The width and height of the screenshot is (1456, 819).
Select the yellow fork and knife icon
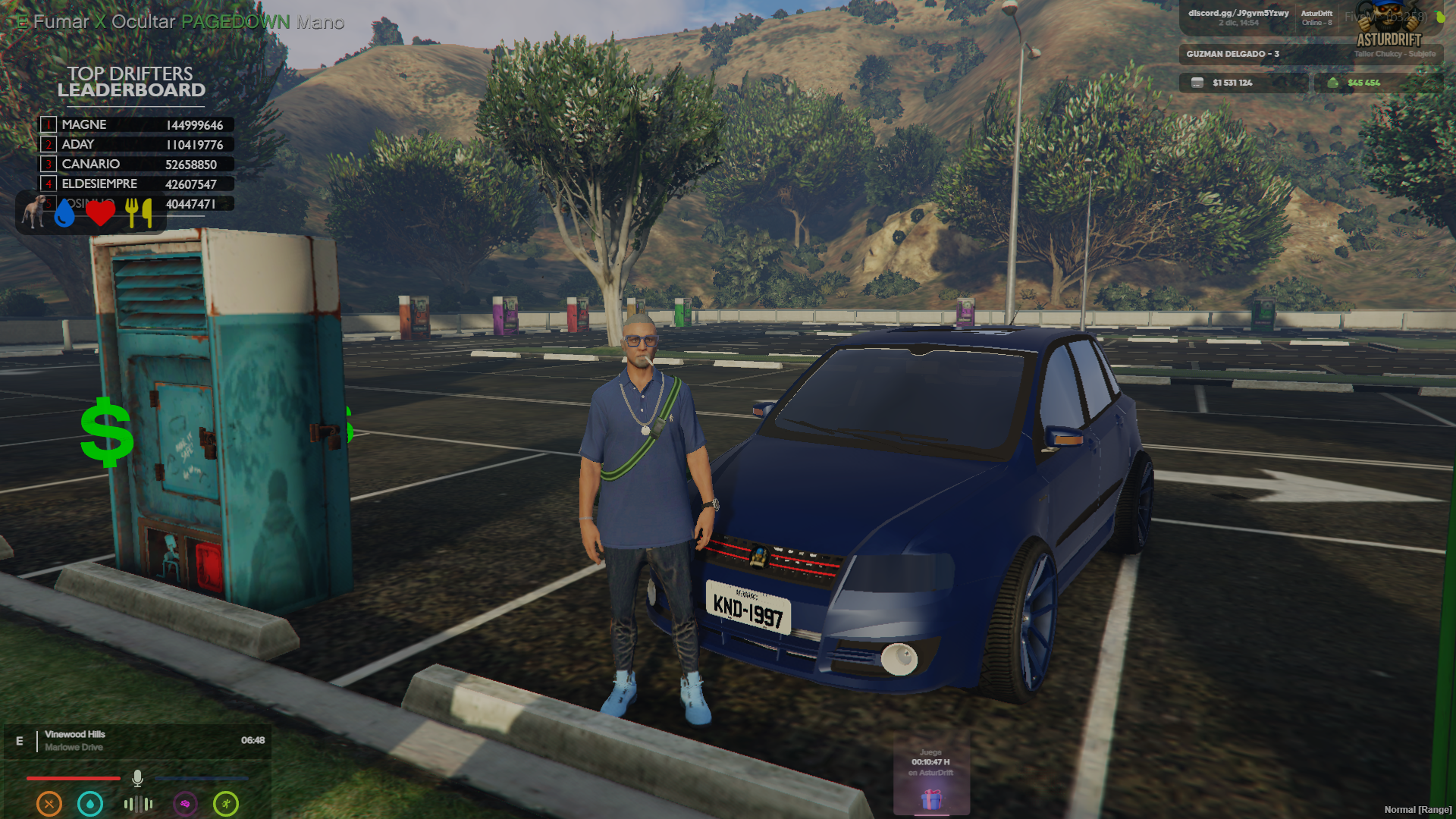138,212
